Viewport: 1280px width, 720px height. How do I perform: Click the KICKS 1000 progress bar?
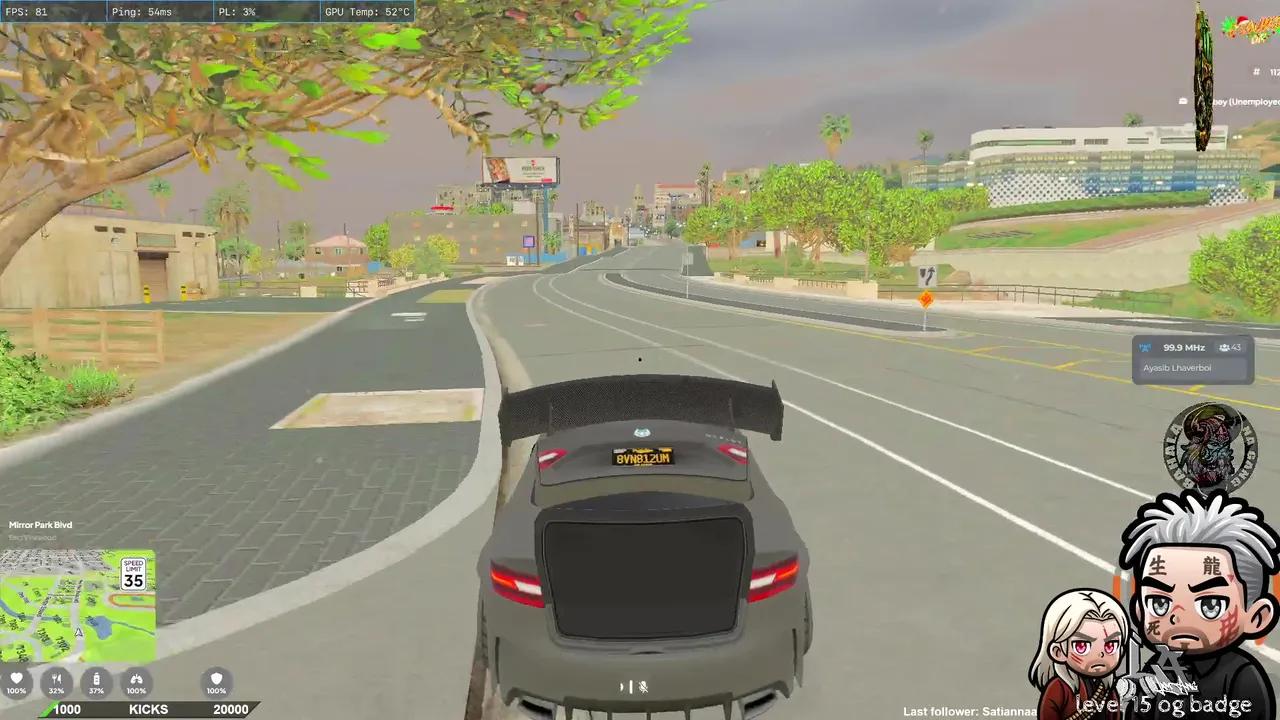pyautogui.click(x=148, y=709)
